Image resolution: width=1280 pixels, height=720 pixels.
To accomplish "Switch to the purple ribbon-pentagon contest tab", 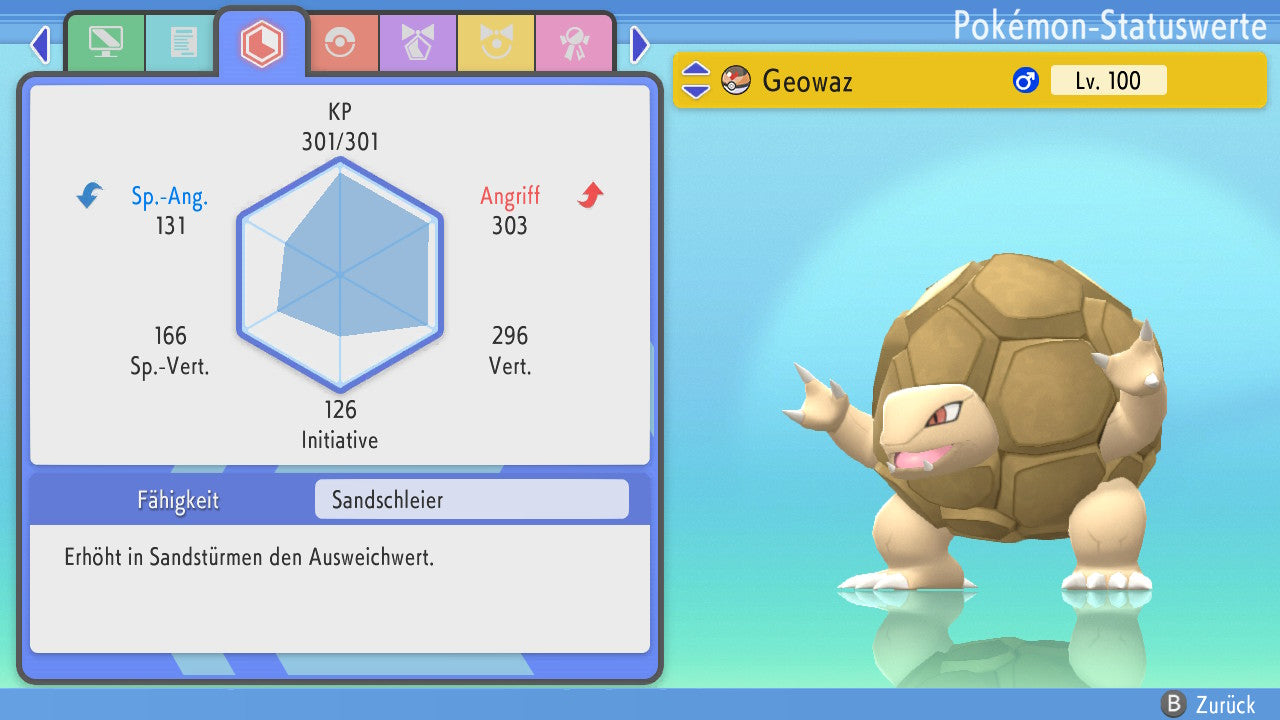I will (417, 42).
